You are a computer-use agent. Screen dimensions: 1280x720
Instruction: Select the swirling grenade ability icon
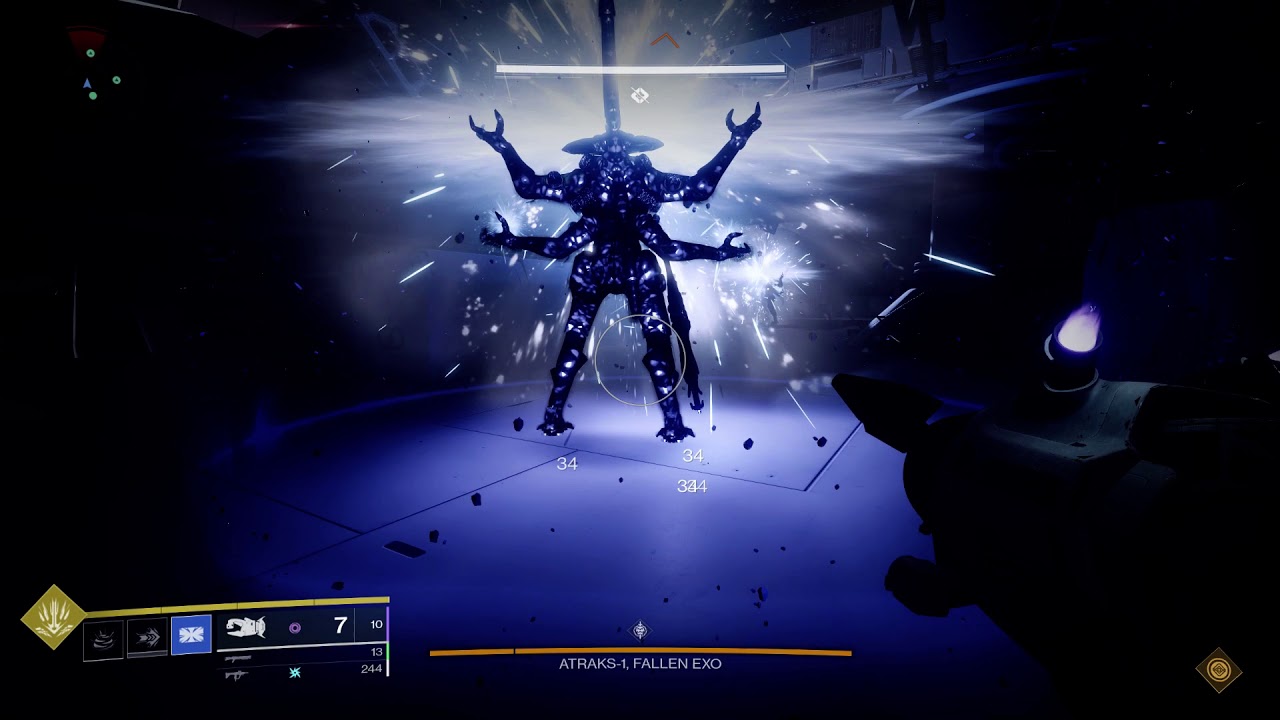click(x=103, y=638)
